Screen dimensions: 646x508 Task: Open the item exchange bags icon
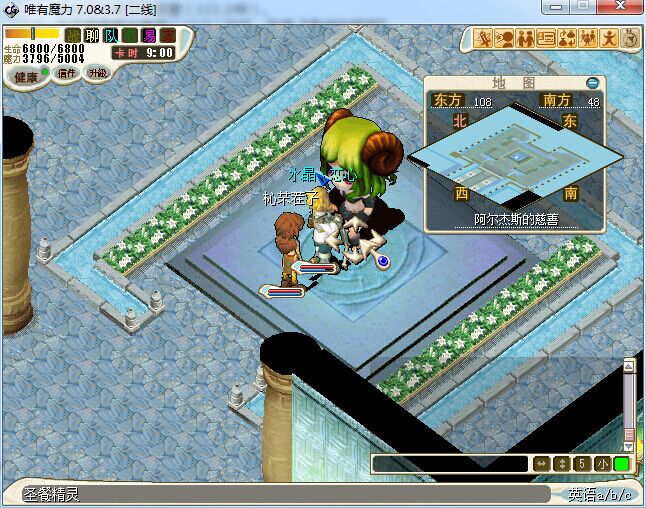click(567, 39)
